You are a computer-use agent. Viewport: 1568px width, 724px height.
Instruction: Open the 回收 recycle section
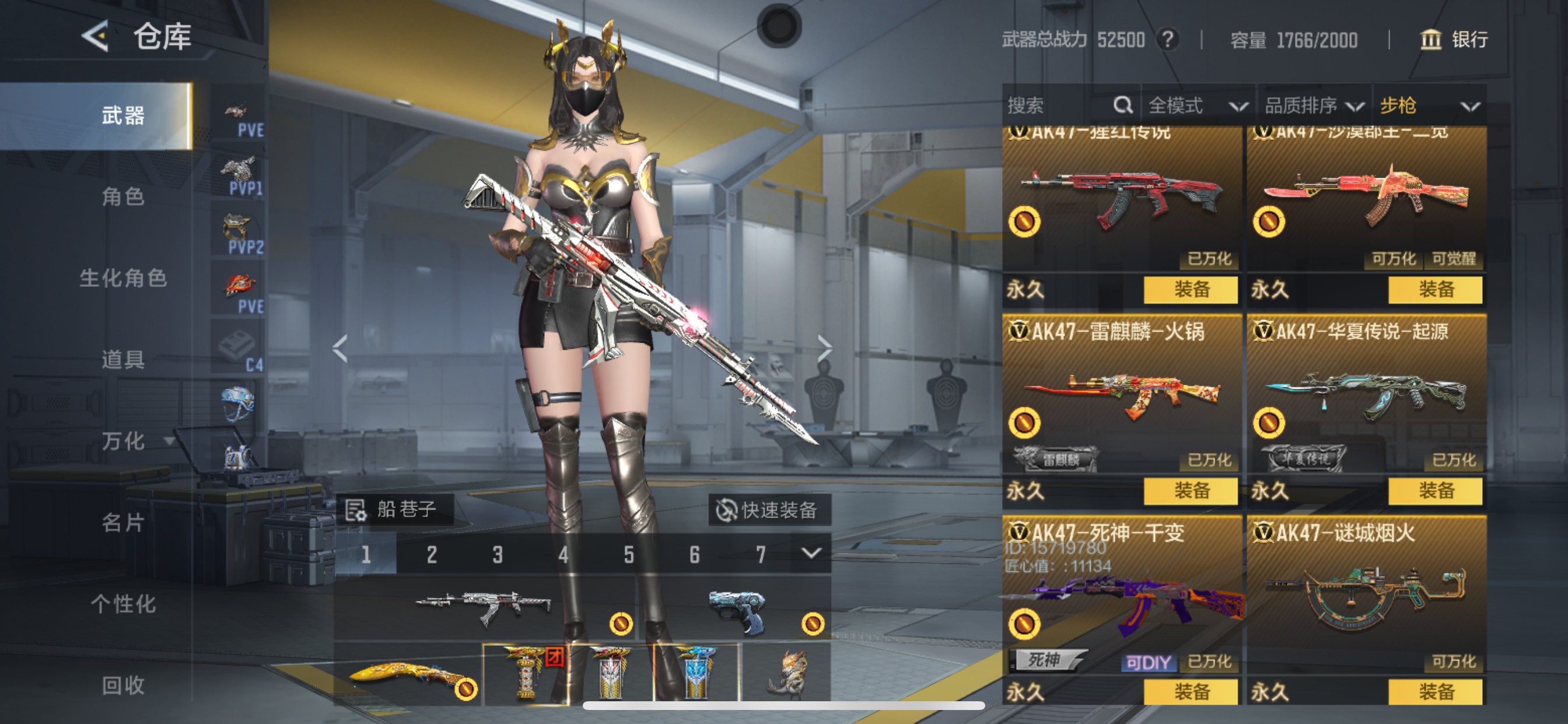123,686
